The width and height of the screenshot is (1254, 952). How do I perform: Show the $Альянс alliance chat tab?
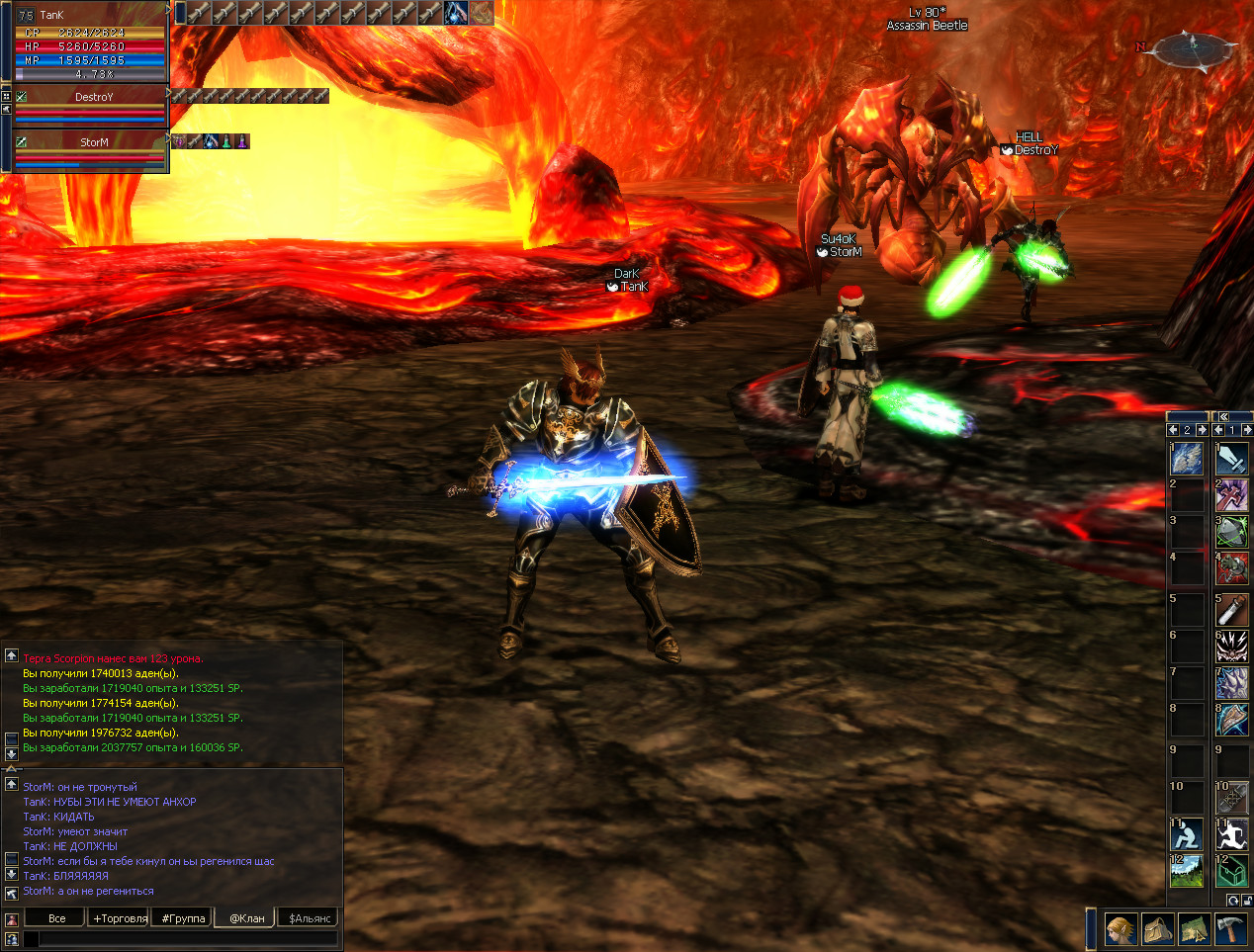[x=310, y=918]
